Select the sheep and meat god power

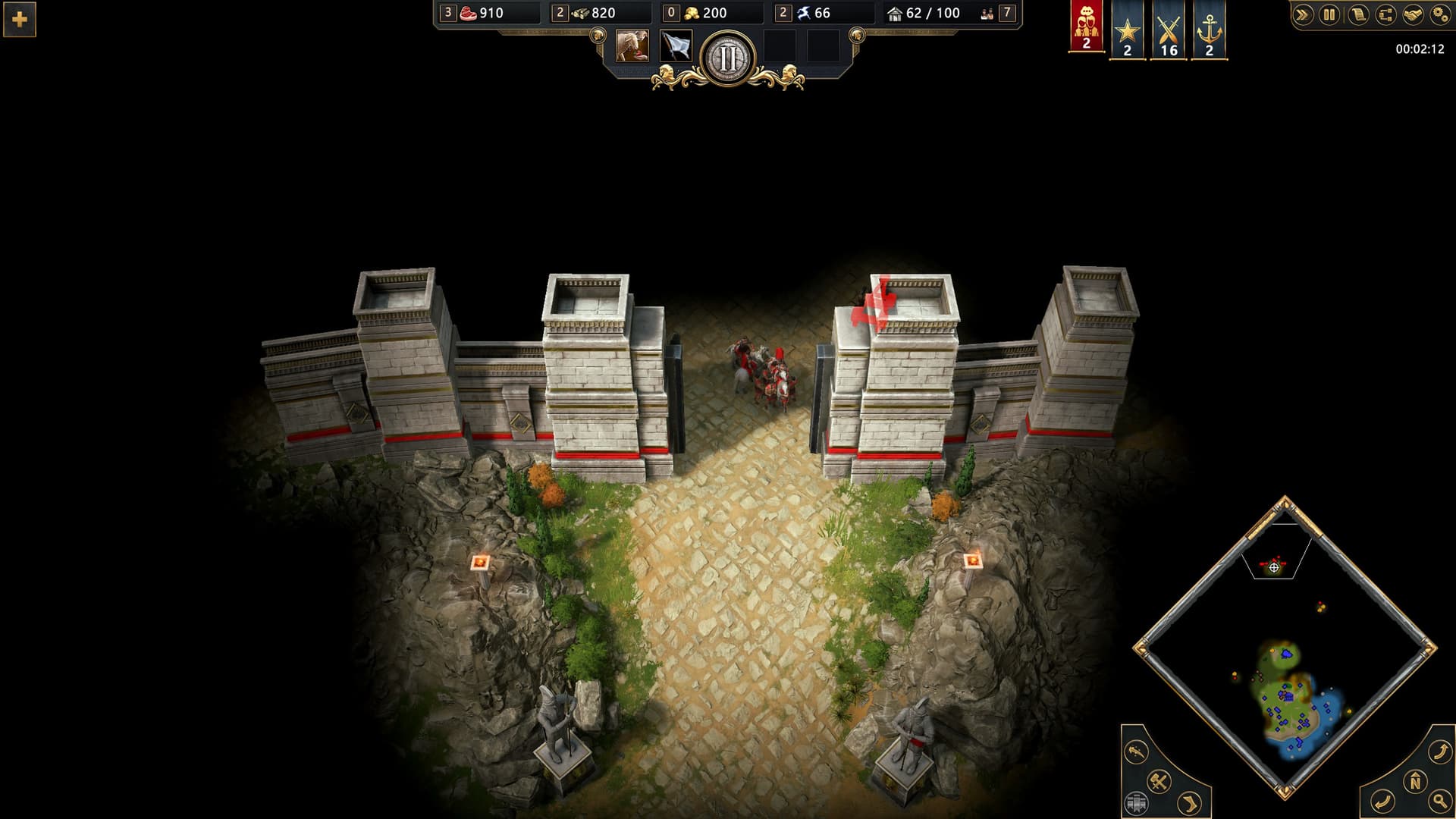(632, 46)
